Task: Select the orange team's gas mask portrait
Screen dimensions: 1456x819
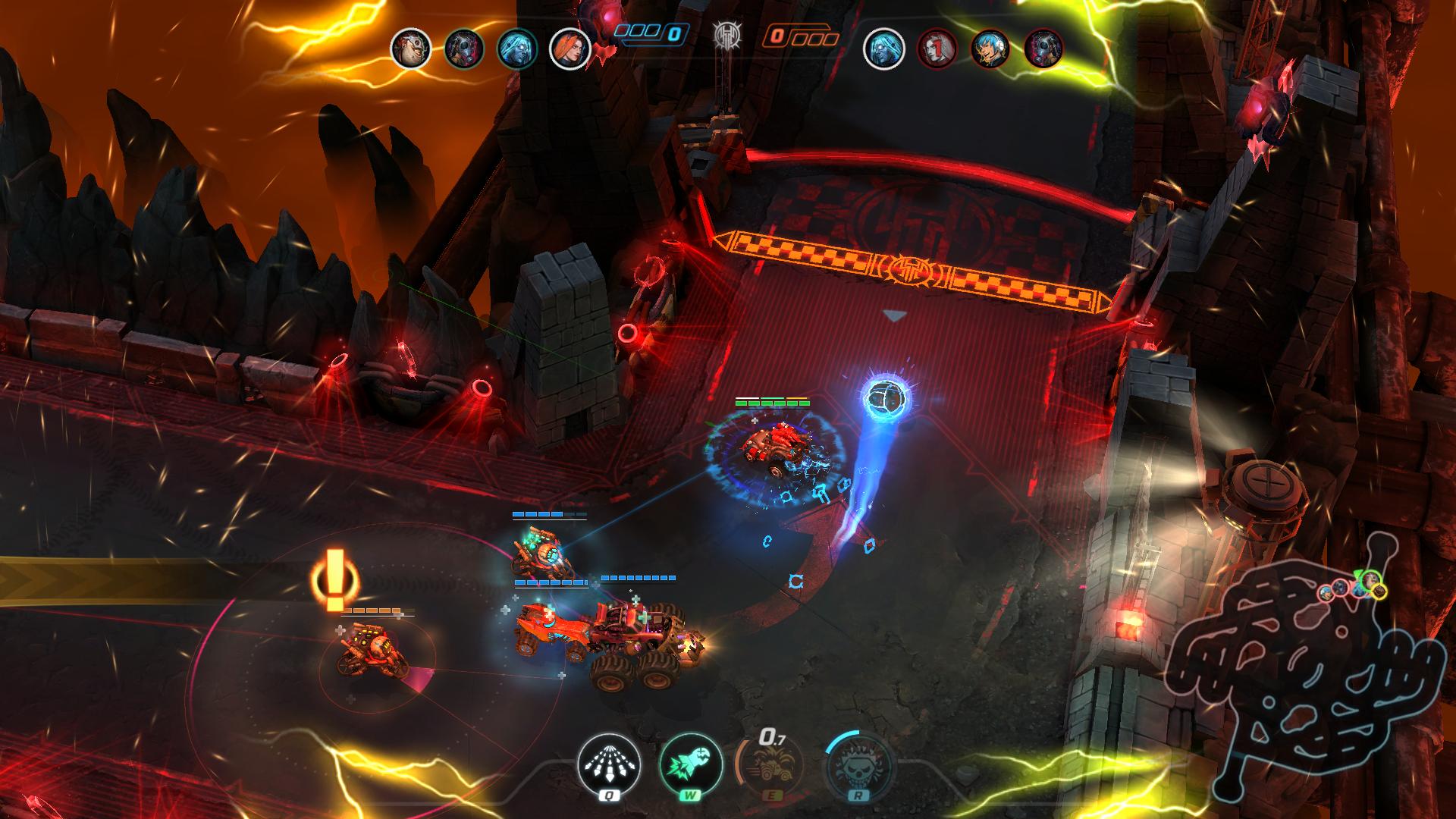Action: click(1043, 49)
